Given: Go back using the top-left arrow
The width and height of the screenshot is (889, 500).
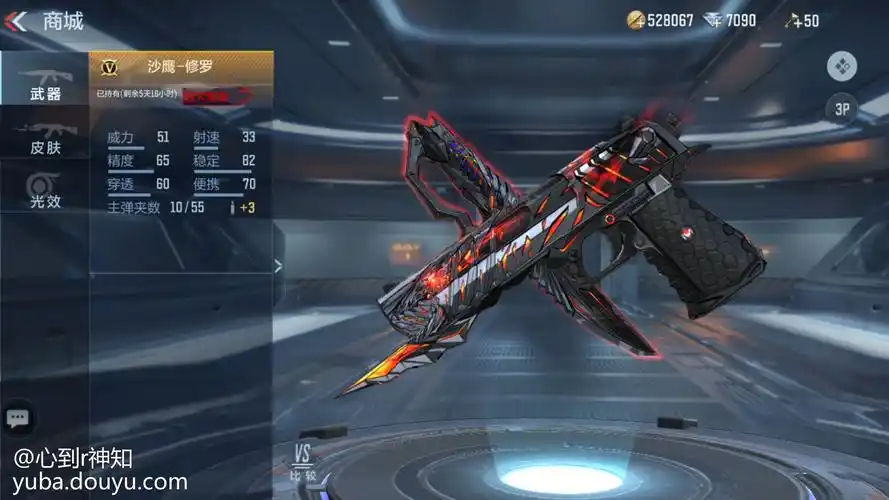Looking at the screenshot, I should pos(16,20).
